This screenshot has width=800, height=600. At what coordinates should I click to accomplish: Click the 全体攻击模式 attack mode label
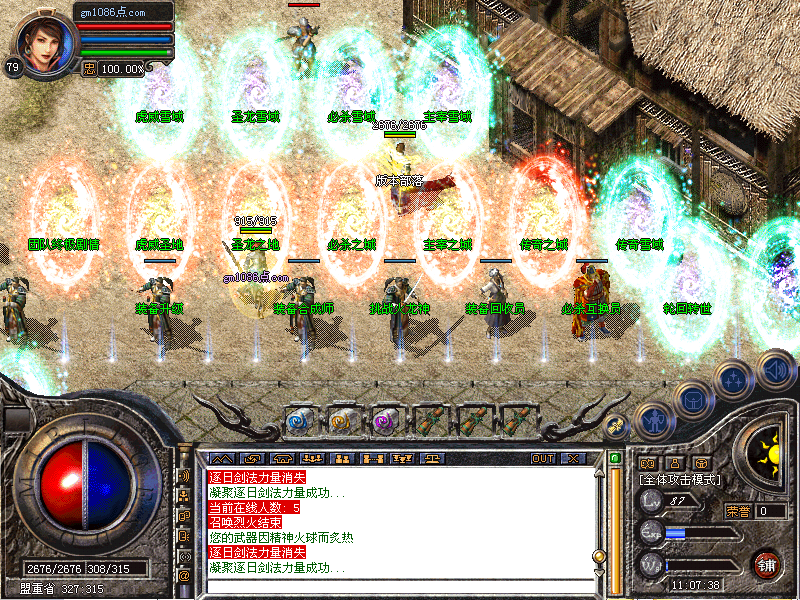click(x=679, y=480)
